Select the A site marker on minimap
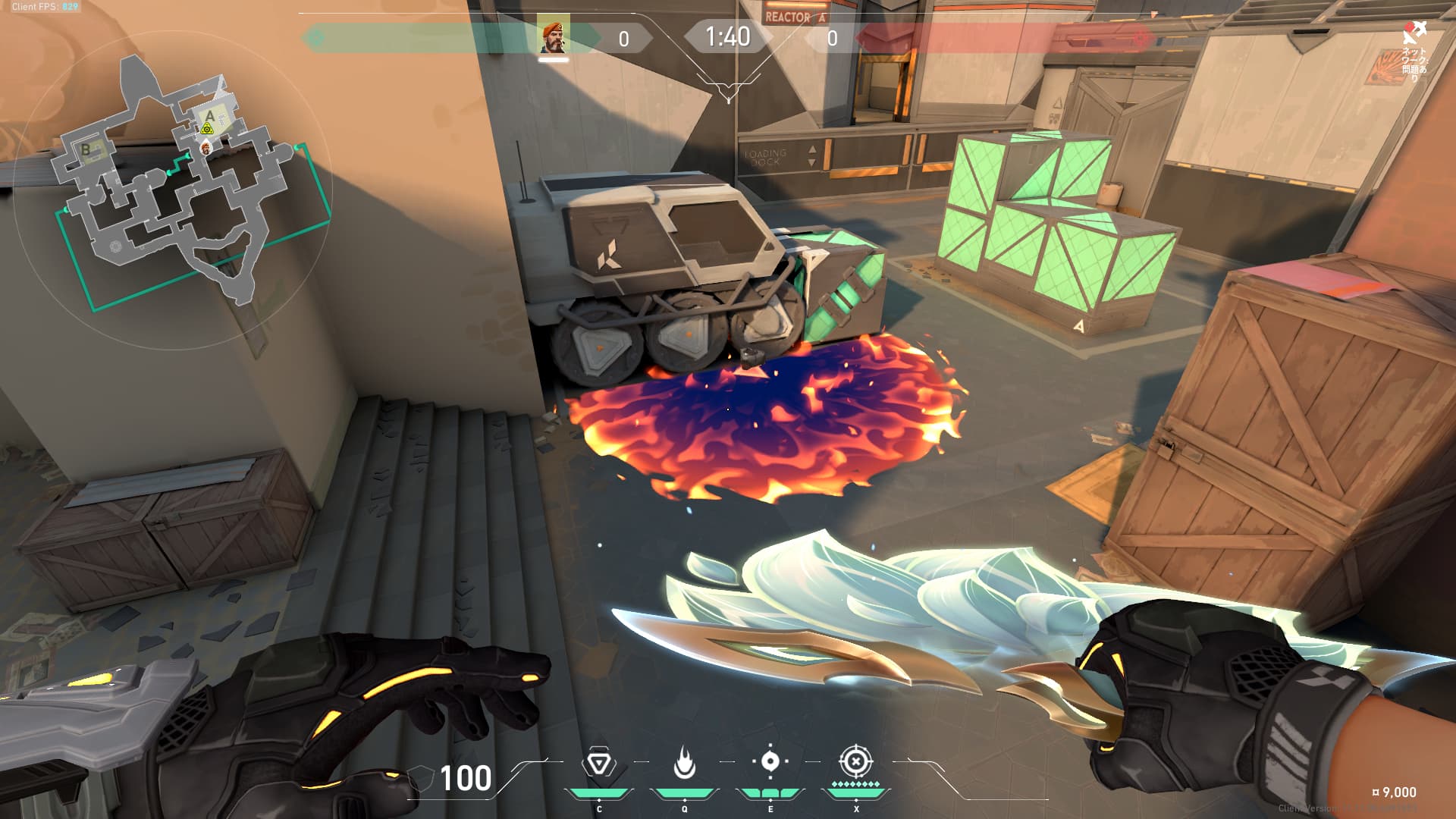The height and width of the screenshot is (819, 1456). (210, 117)
